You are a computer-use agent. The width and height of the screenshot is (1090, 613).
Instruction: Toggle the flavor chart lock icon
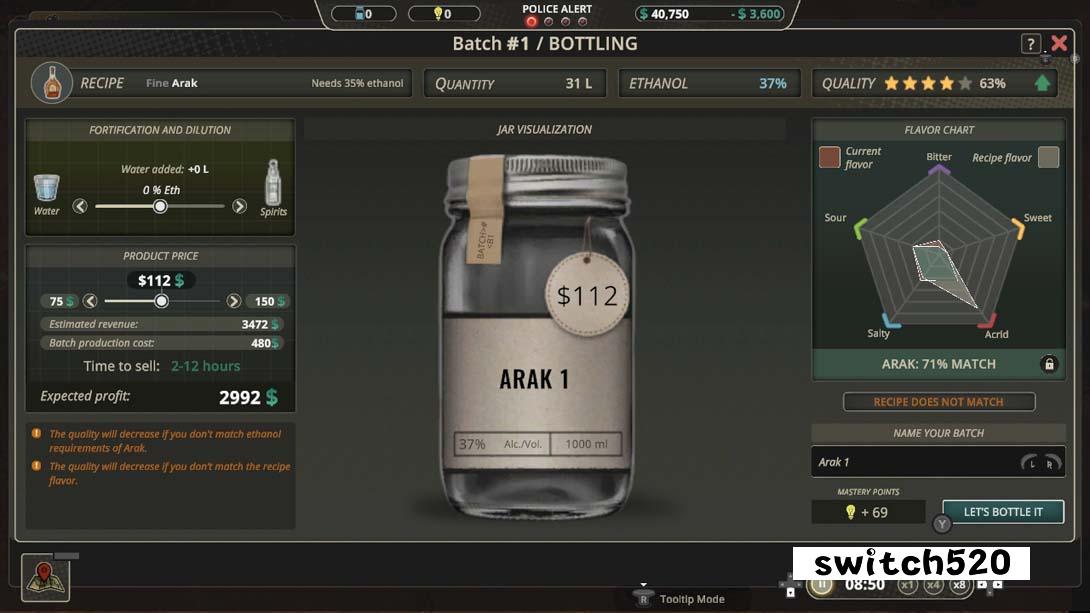click(x=1048, y=364)
